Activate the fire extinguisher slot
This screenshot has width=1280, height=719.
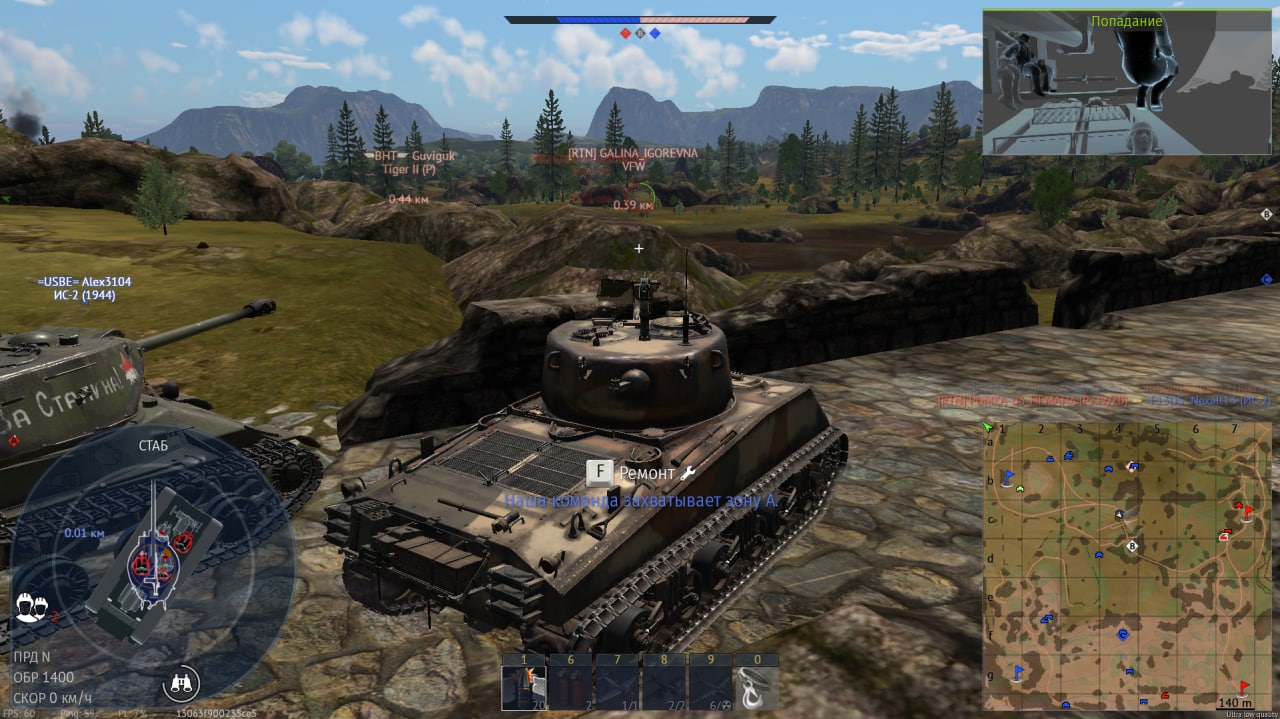(x=569, y=687)
